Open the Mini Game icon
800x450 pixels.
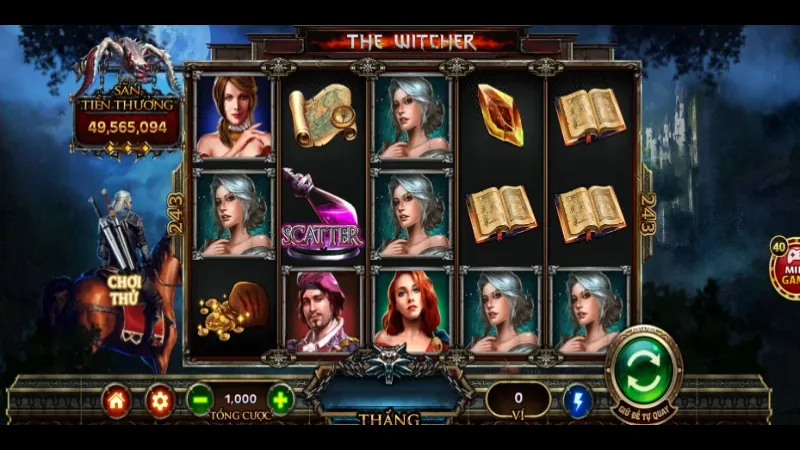786,268
